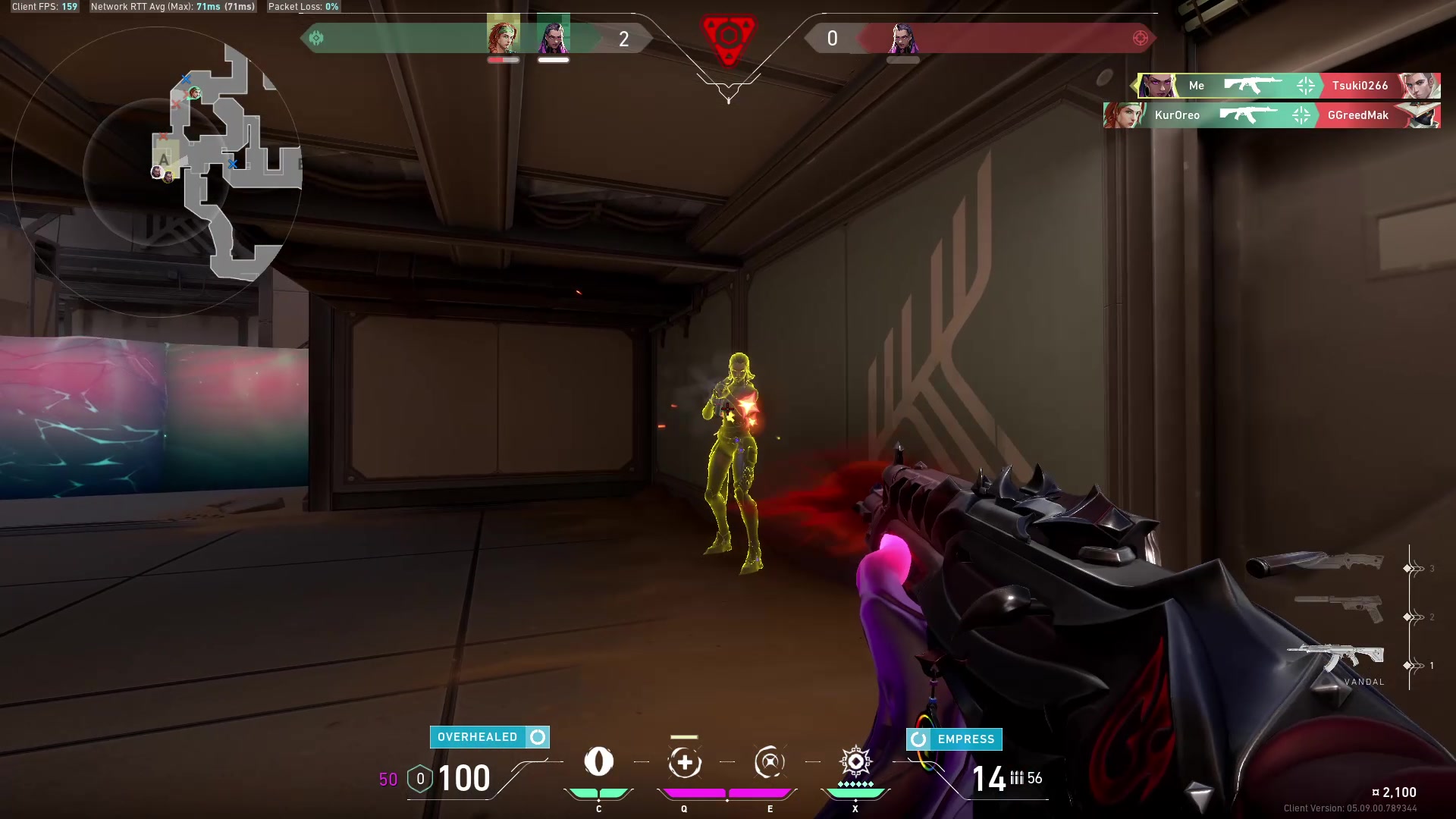The height and width of the screenshot is (819, 1456).
Task: Select the pistol sidearm slot
Action: [x=1340, y=608]
